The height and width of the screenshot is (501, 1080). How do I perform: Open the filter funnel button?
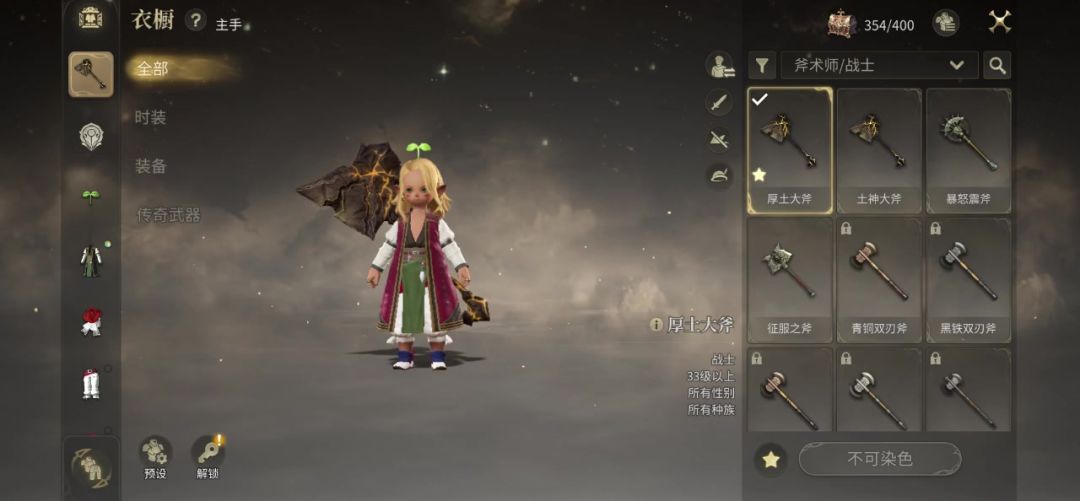click(x=762, y=65)
